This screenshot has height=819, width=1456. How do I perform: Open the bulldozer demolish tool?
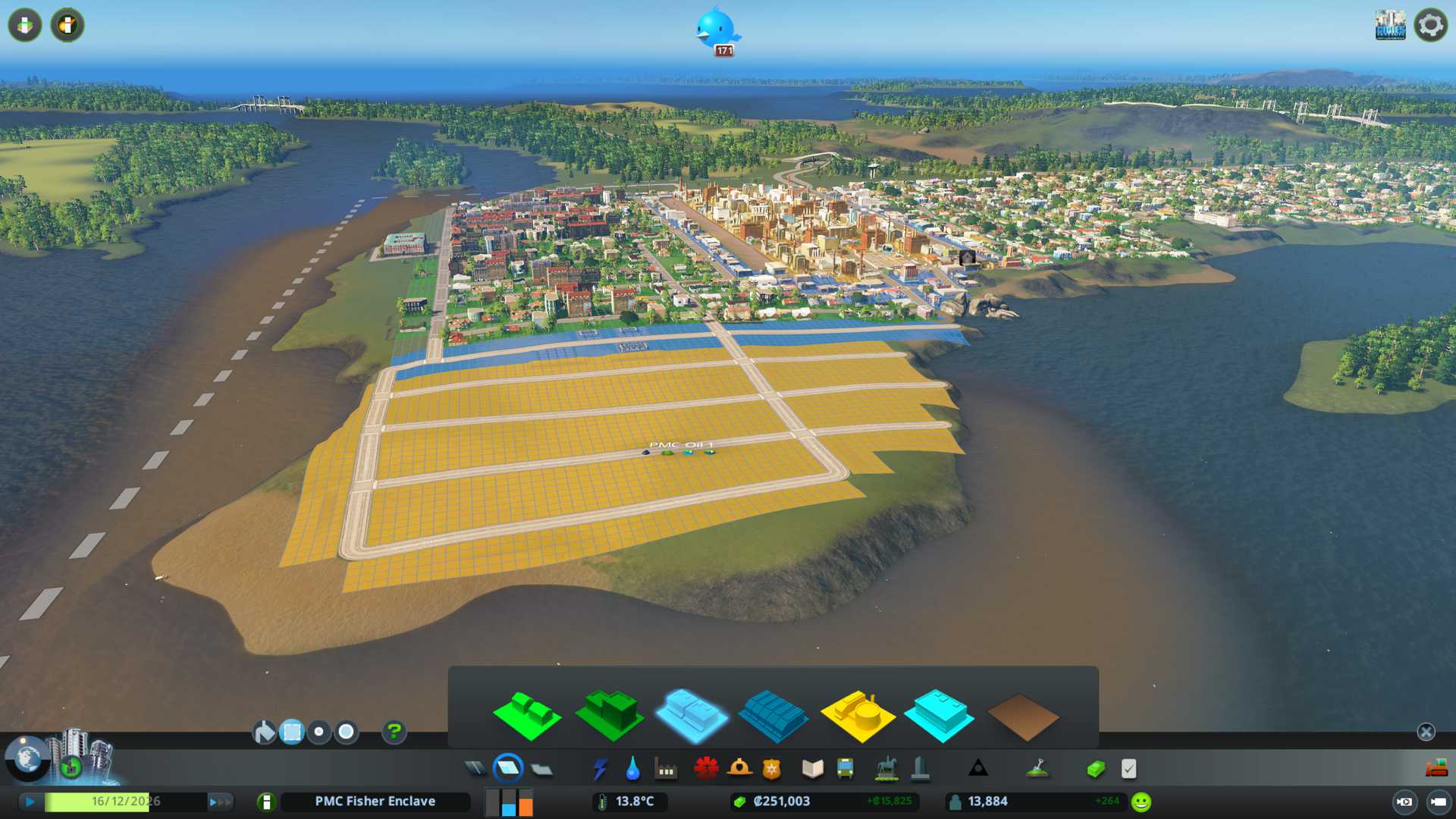click(1436, 769)
